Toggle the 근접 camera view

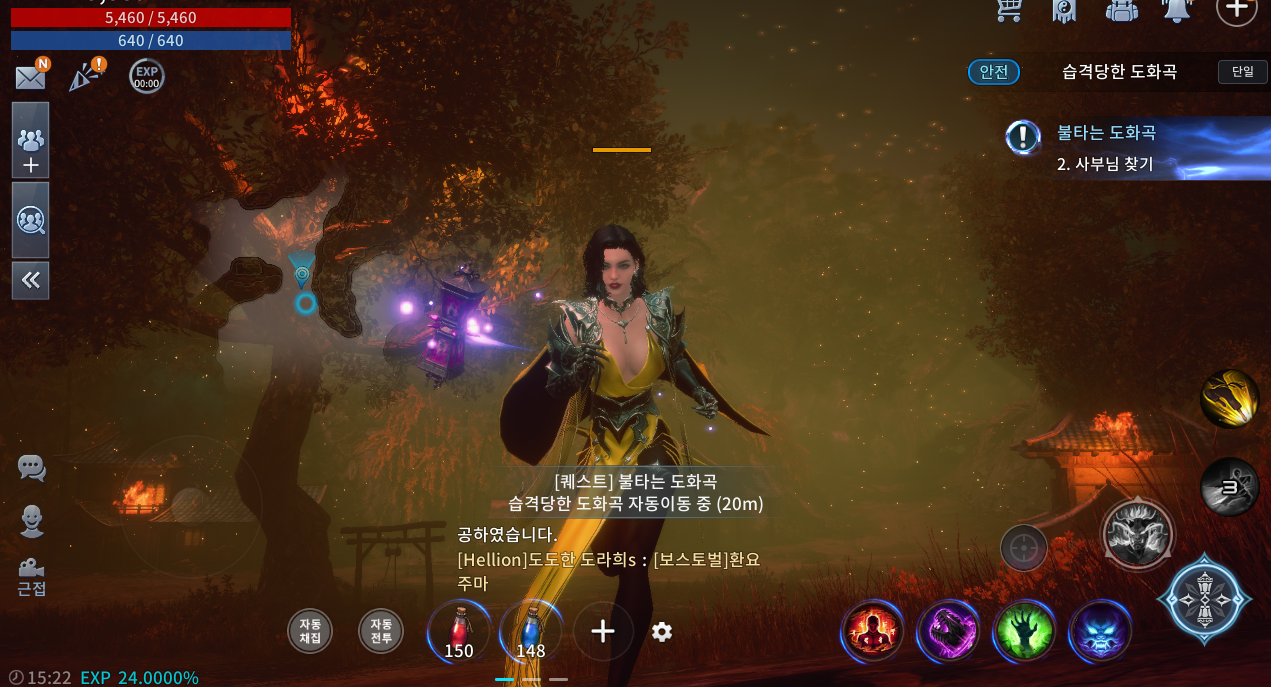tap(32, 575)
